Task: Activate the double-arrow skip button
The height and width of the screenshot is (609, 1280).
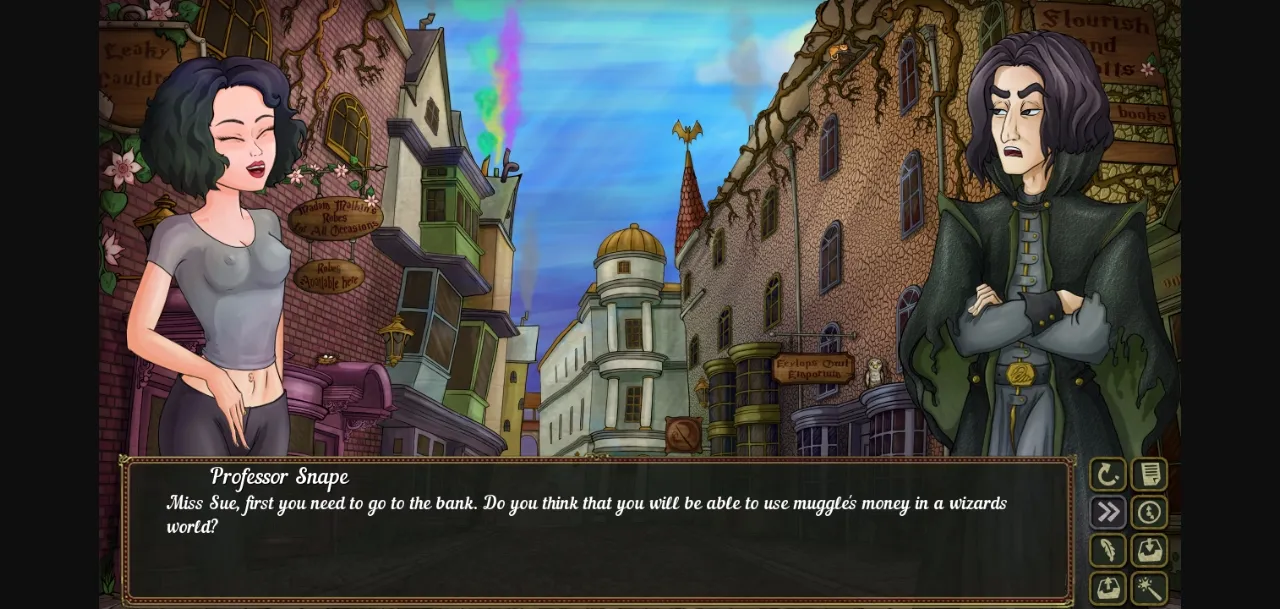Action: pyautogui.click(x=1107, y=513)
